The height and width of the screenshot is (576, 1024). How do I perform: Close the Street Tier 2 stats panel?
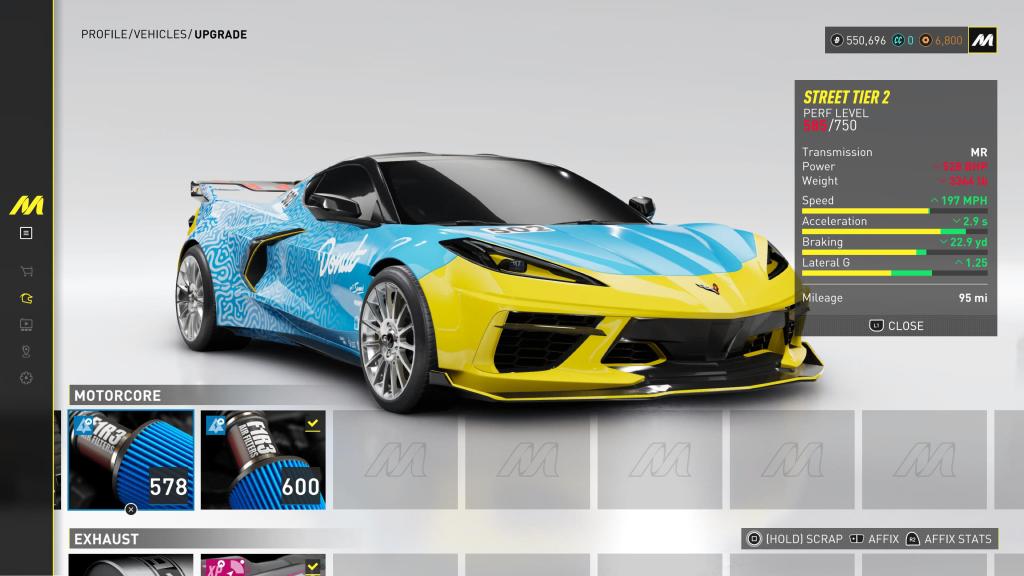(x=896, y=326)
